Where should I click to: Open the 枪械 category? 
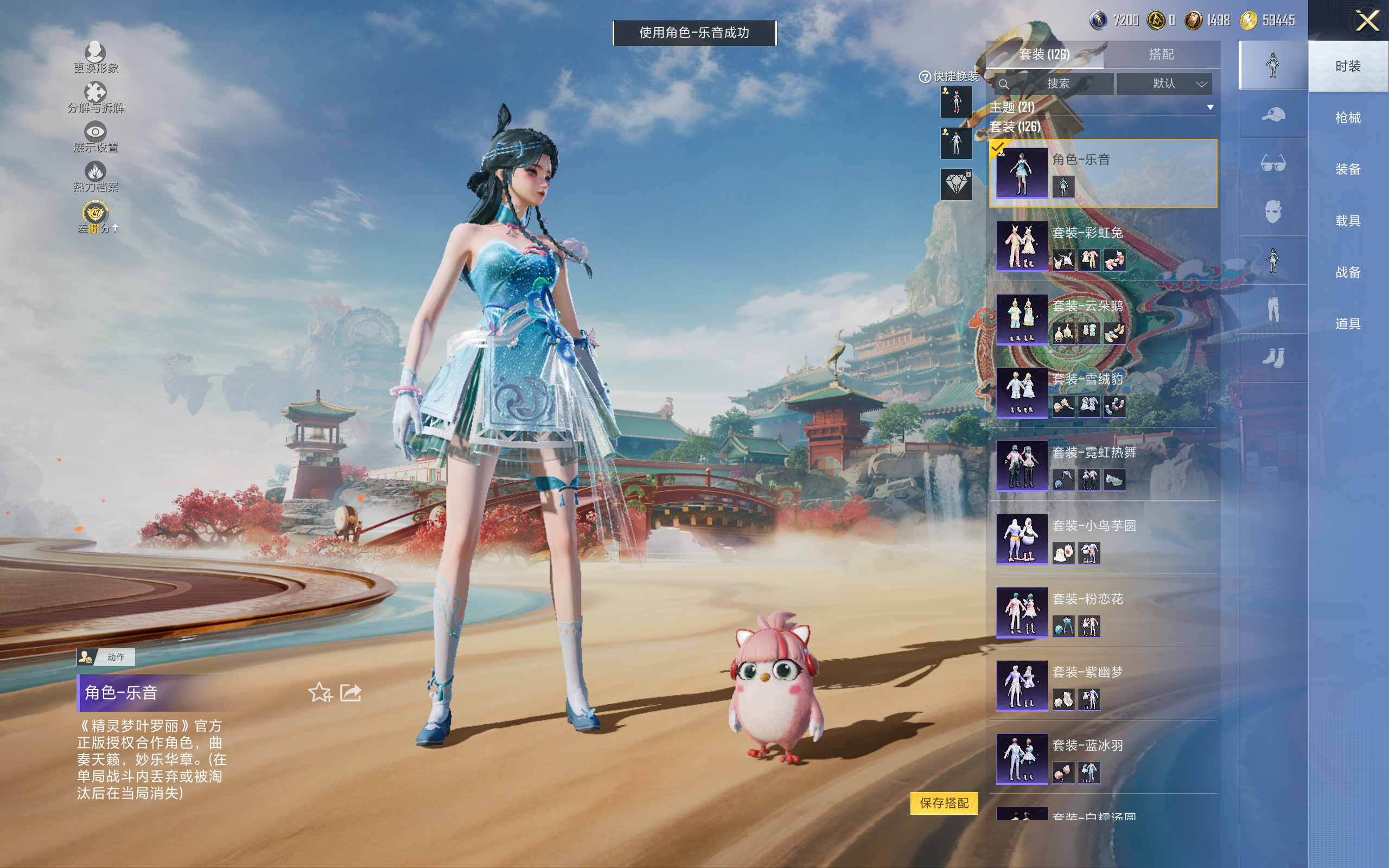[x=1347, y=118]
